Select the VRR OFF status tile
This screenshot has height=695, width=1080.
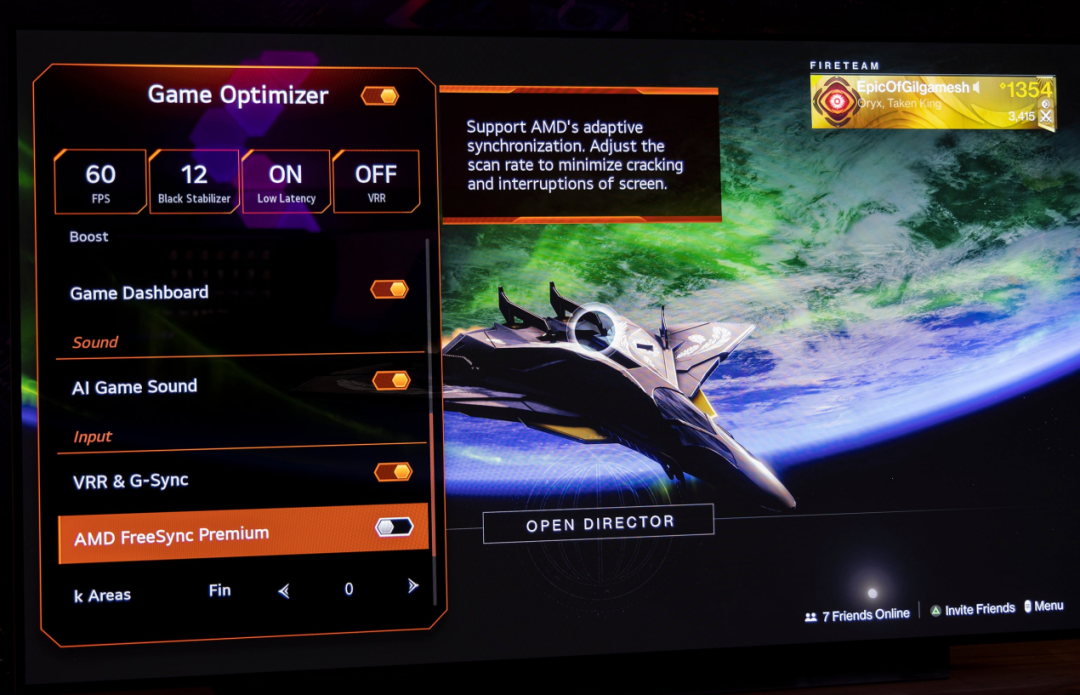376,182
